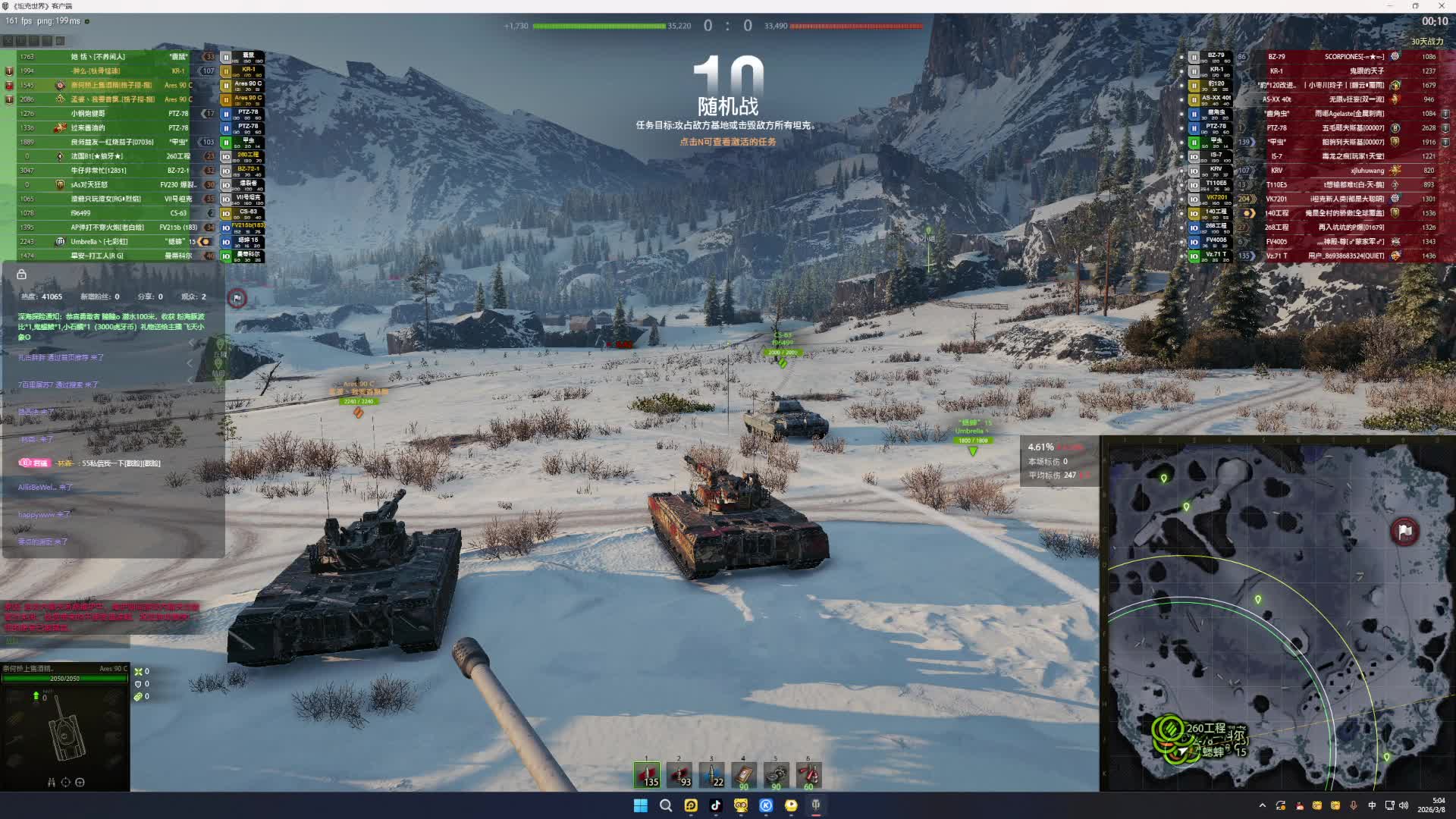The image size is (1456, 819).
Task: Click the round red flag report button
Action: [237, 298]
